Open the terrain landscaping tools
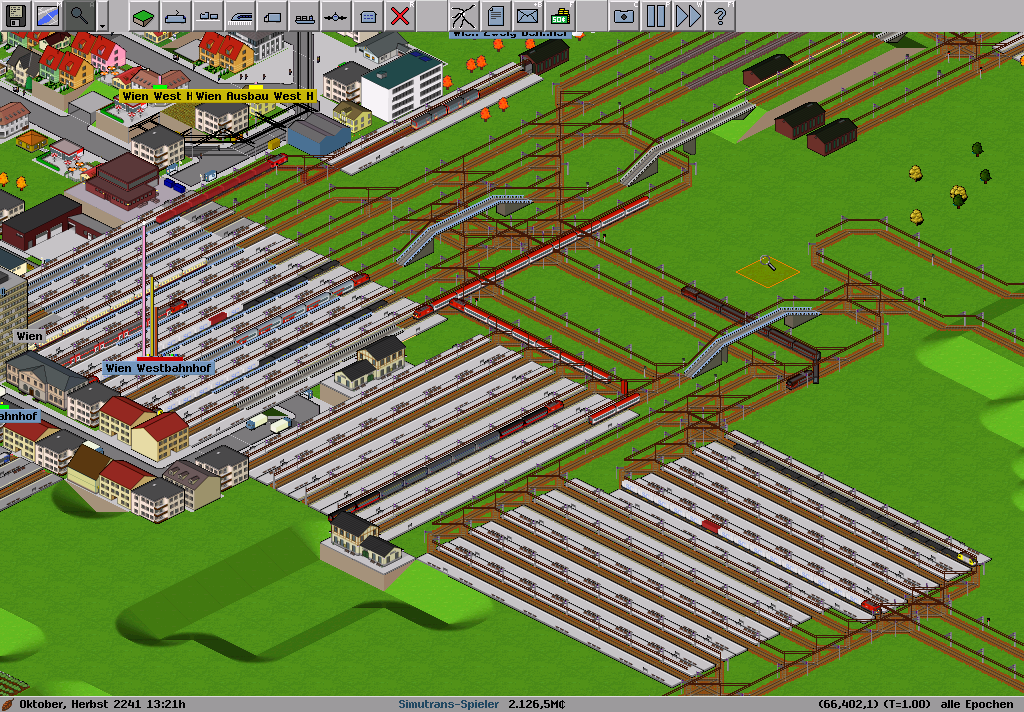 144,15
